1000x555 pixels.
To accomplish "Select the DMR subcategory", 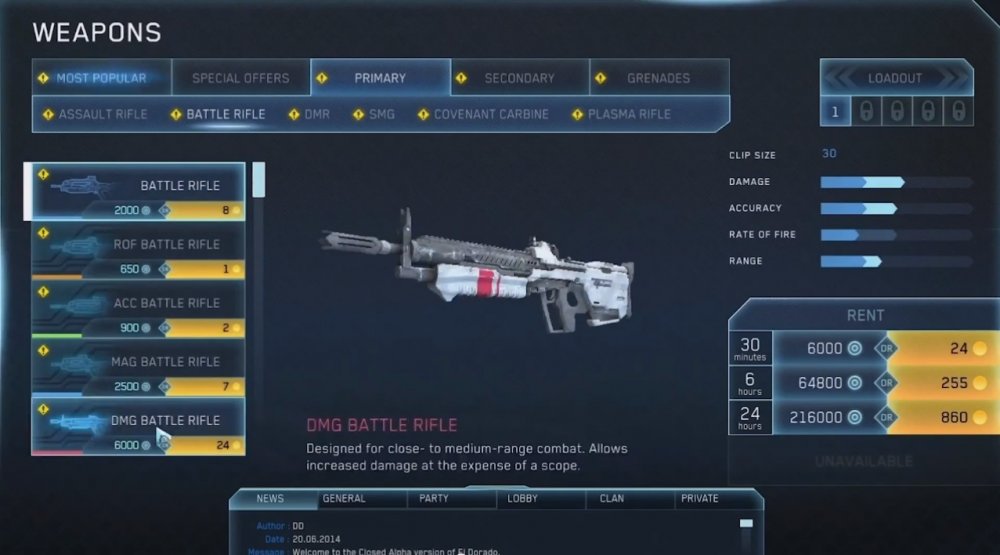I will [x=316, y=114].
